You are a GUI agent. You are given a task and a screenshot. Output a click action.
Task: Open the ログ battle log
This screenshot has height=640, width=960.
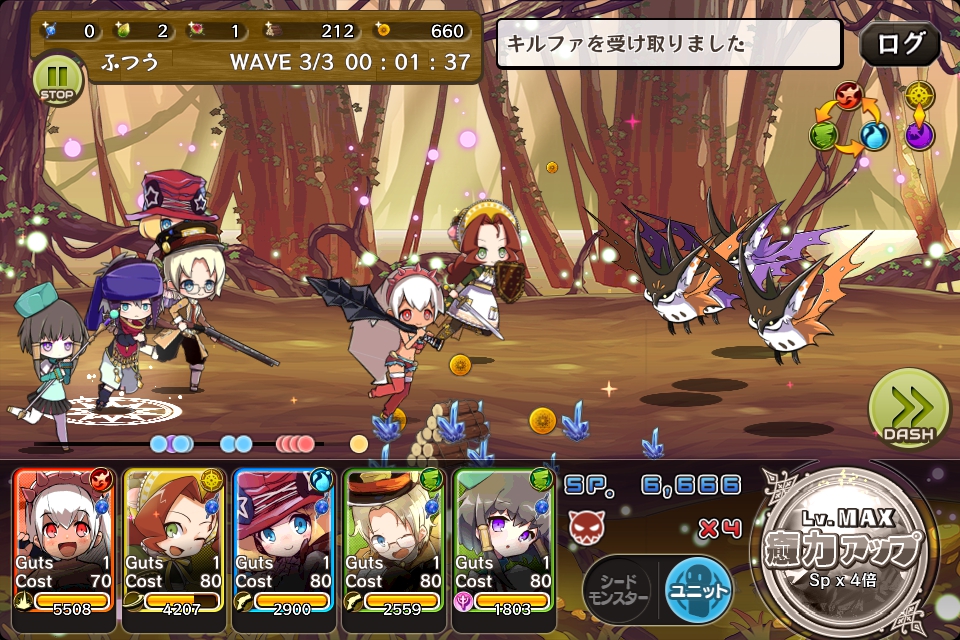pos(899,44)
